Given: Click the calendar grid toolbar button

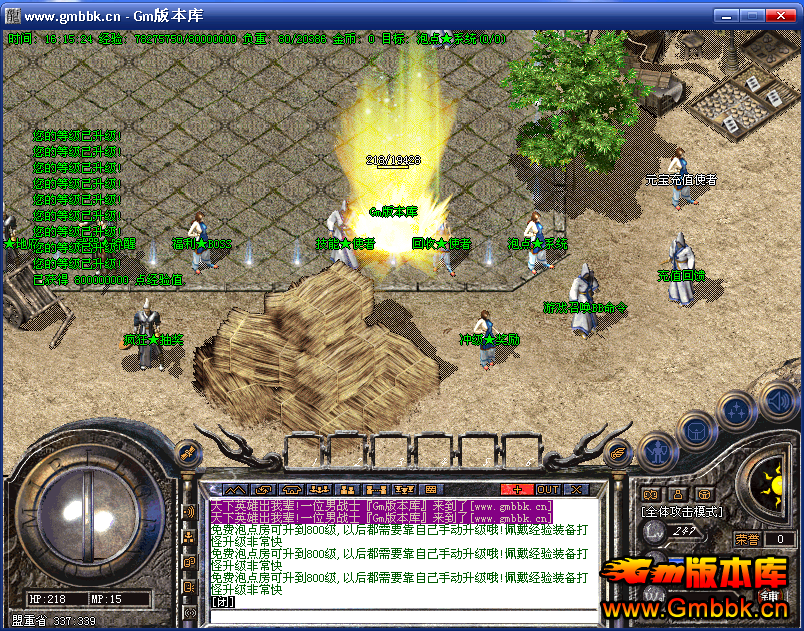Looking at the screenshot, I should (431, 489).
